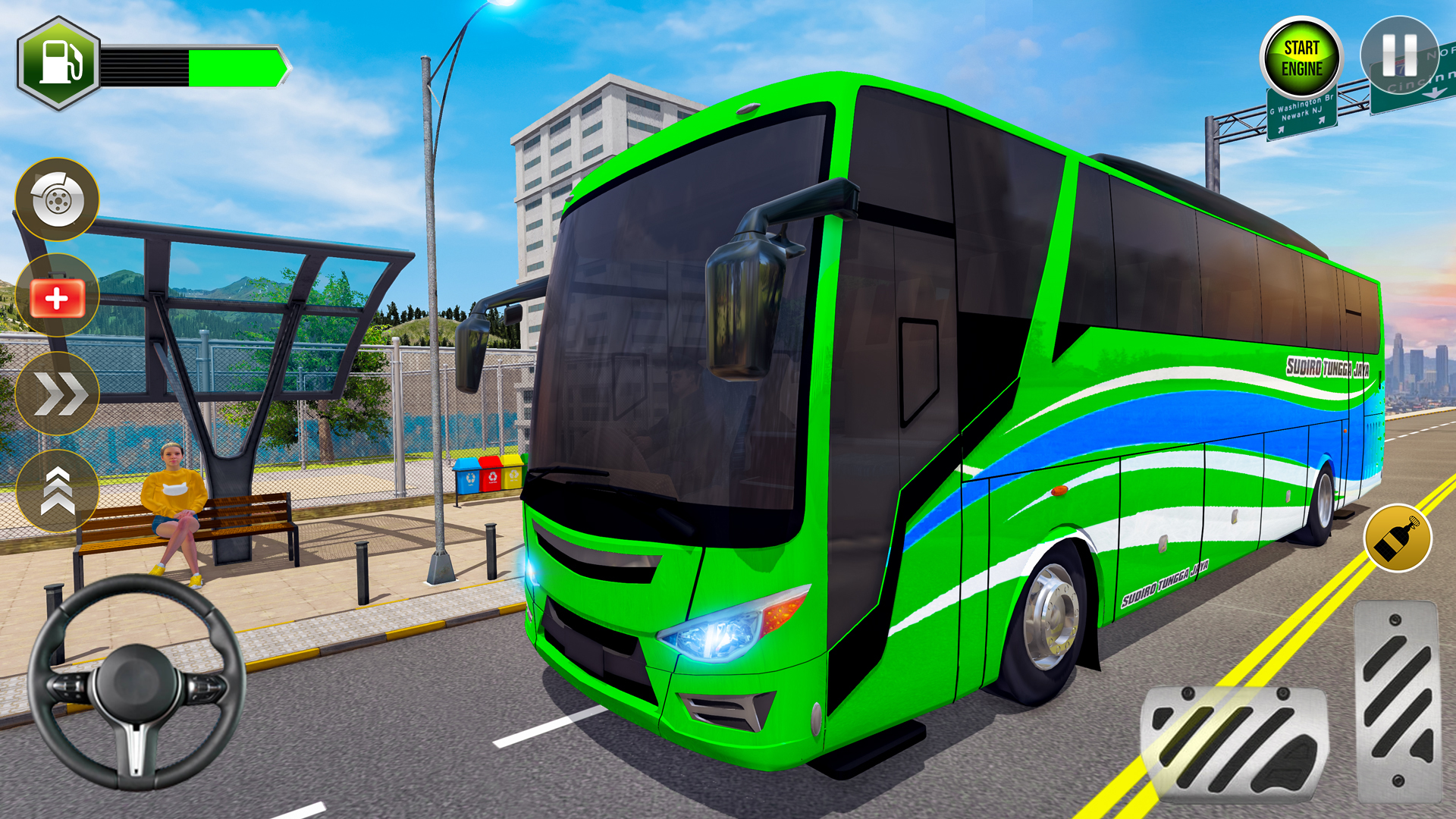Open the first aid repair icon
The height and width of the screenshot is (819, 1456).
pyautogui.click(x=55, y=296)
